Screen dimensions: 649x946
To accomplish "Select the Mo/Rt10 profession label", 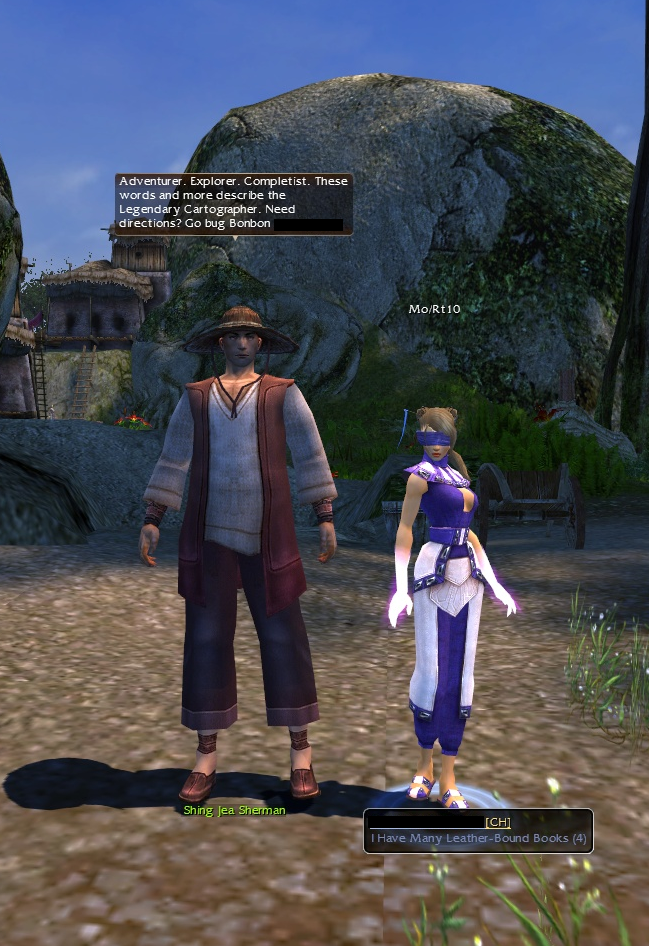I will point(435,309).
